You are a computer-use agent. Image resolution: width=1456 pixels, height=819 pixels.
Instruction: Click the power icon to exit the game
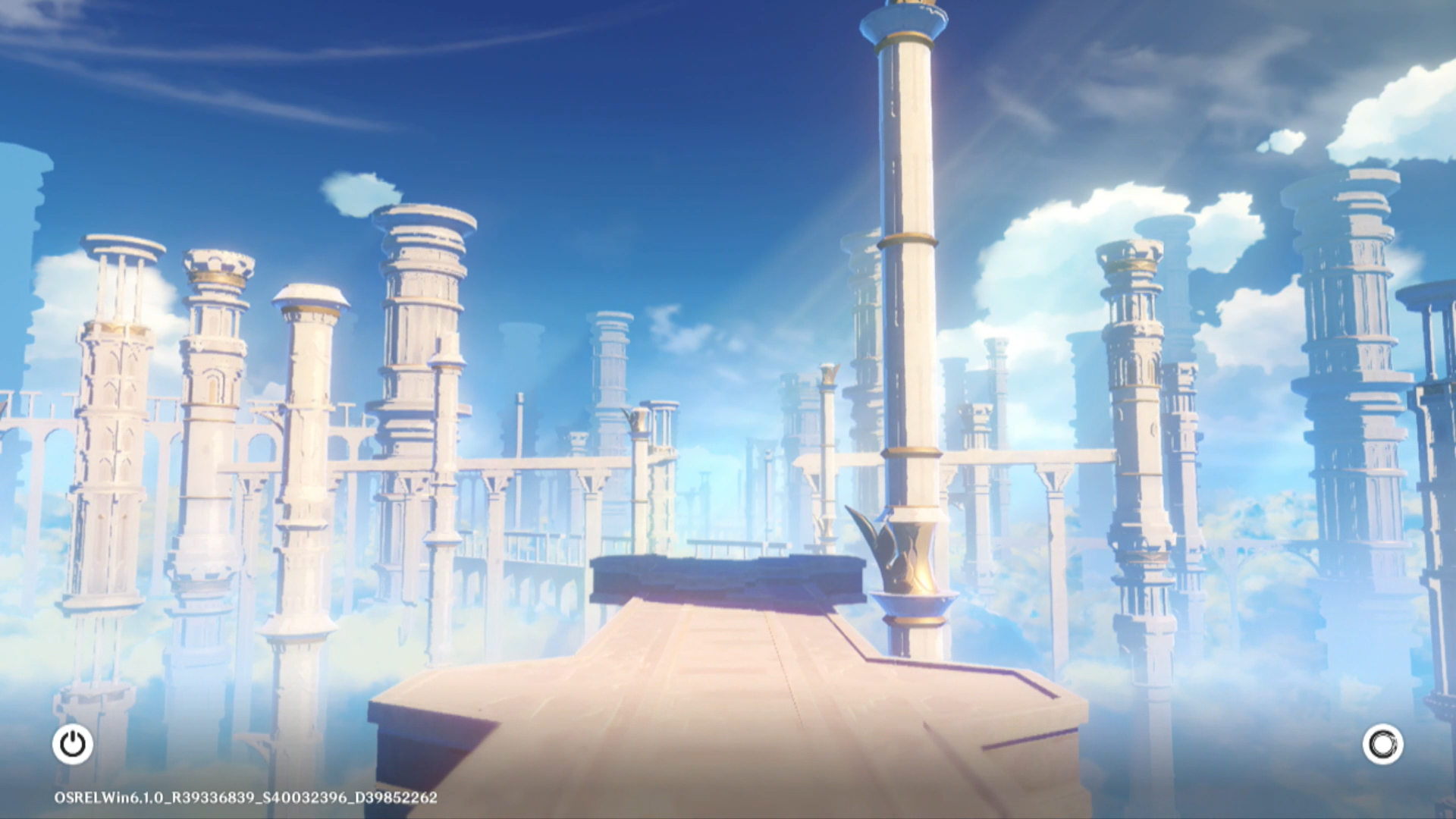tap(73, 744)
